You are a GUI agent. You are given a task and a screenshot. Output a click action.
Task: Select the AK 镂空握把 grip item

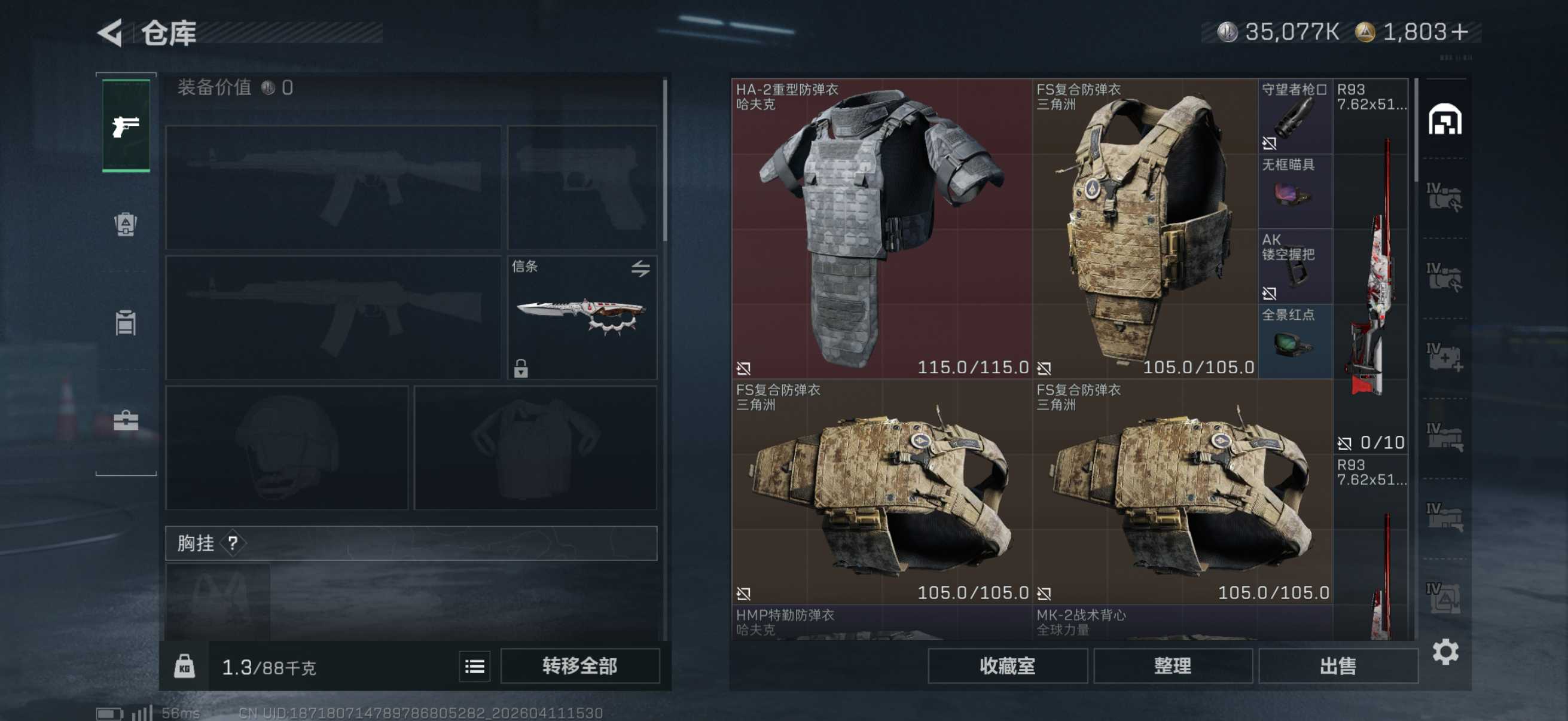coord(1295,267)
